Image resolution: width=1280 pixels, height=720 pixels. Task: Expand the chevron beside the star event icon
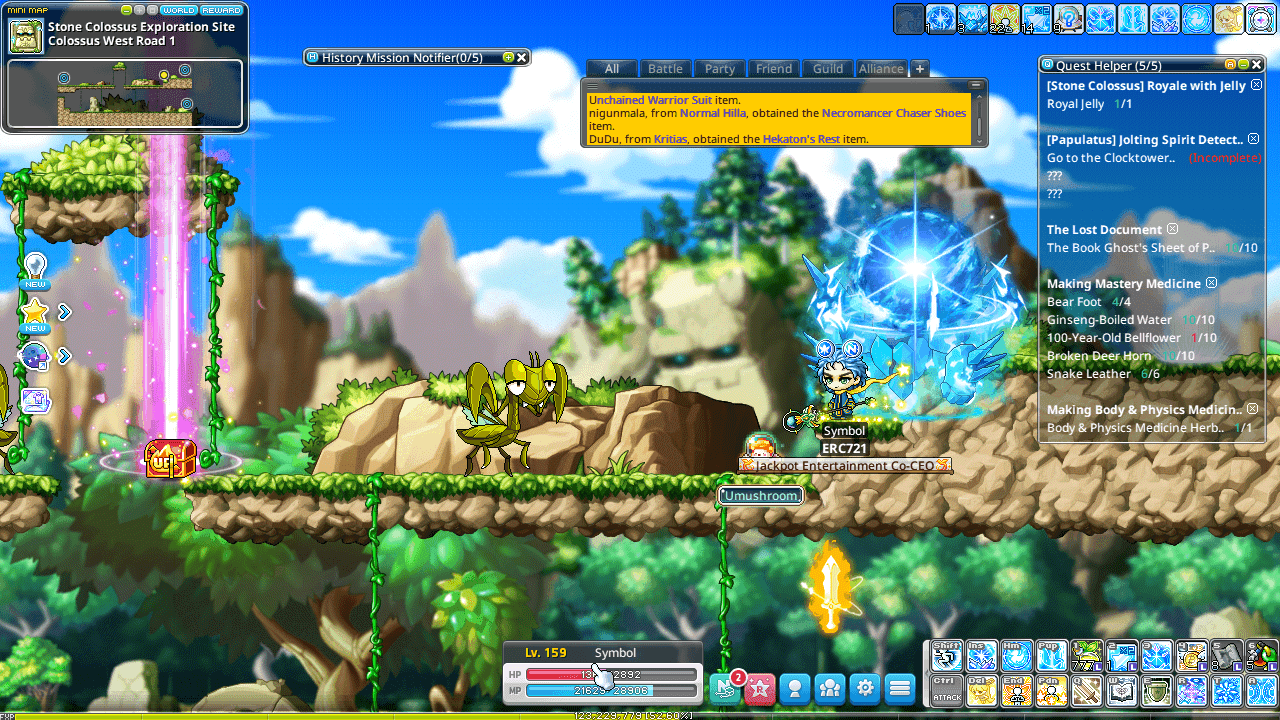tap(63, 312)
